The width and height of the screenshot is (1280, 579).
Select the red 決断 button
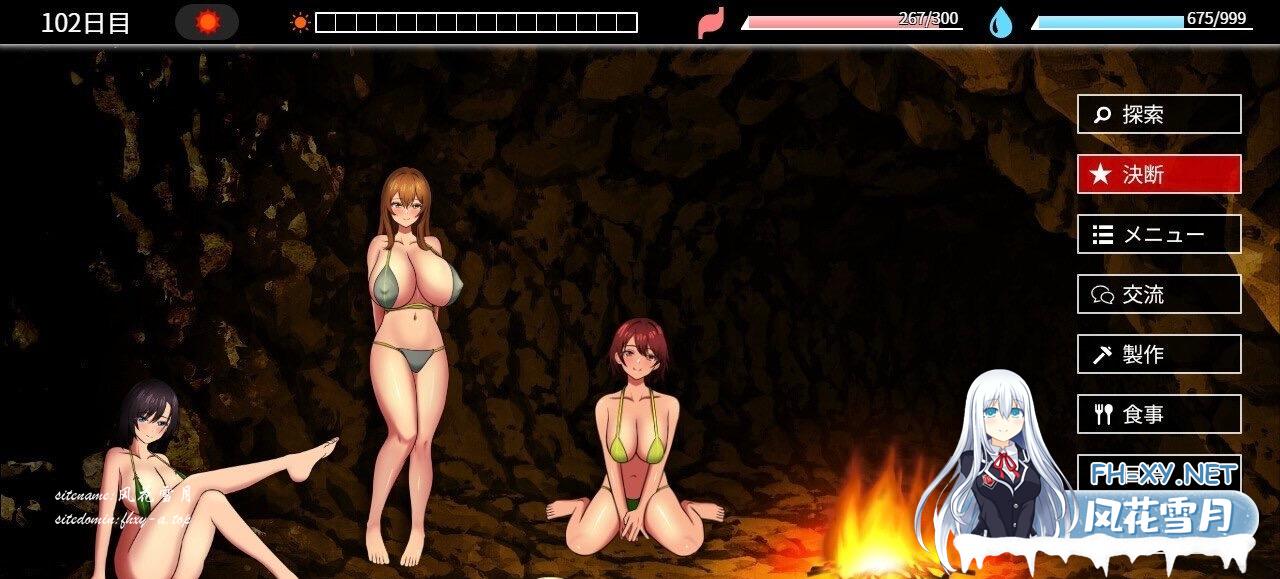point(1159,174)
